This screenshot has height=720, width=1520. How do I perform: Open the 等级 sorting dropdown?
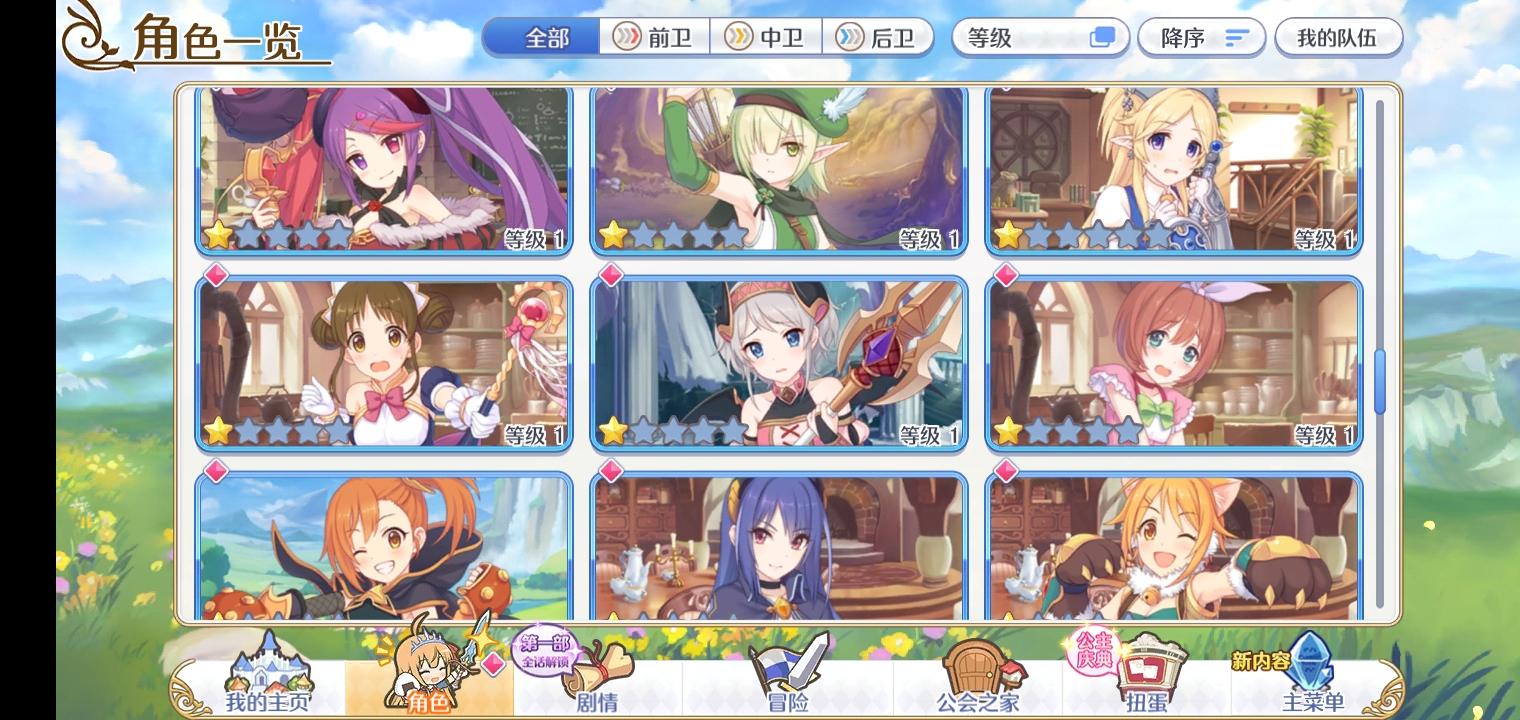point(1020,37)
